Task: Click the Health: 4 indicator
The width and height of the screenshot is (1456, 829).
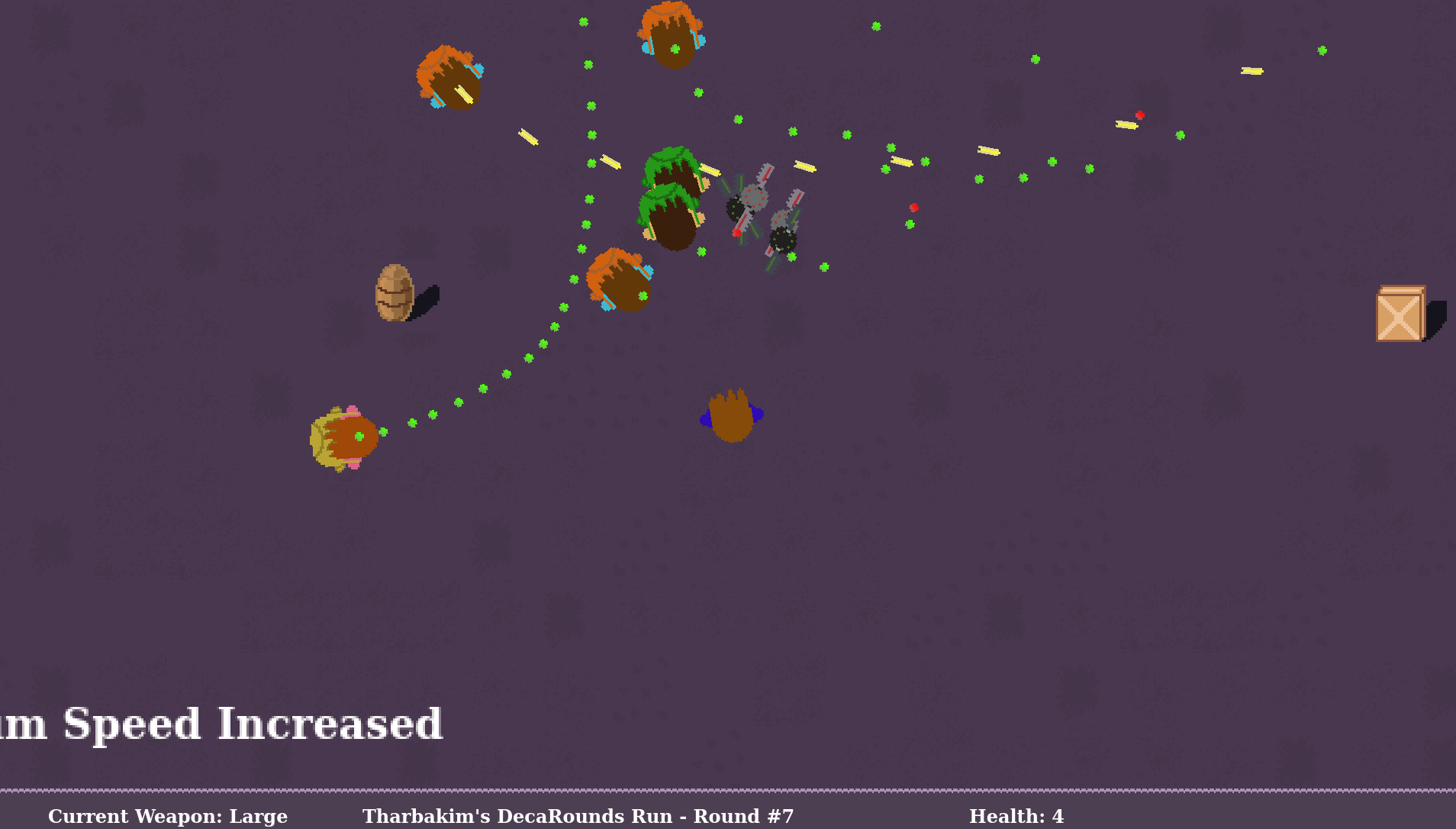Action: coord(1016,816)
